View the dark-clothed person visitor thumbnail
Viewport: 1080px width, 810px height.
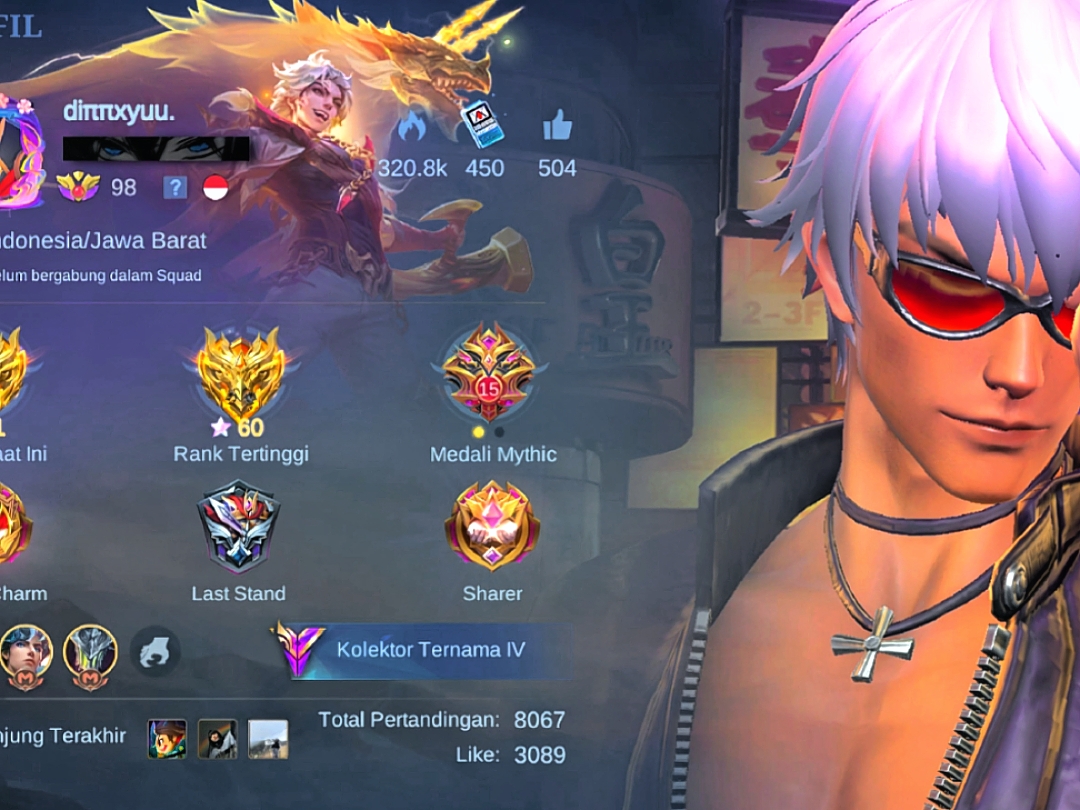coord(217,739)
